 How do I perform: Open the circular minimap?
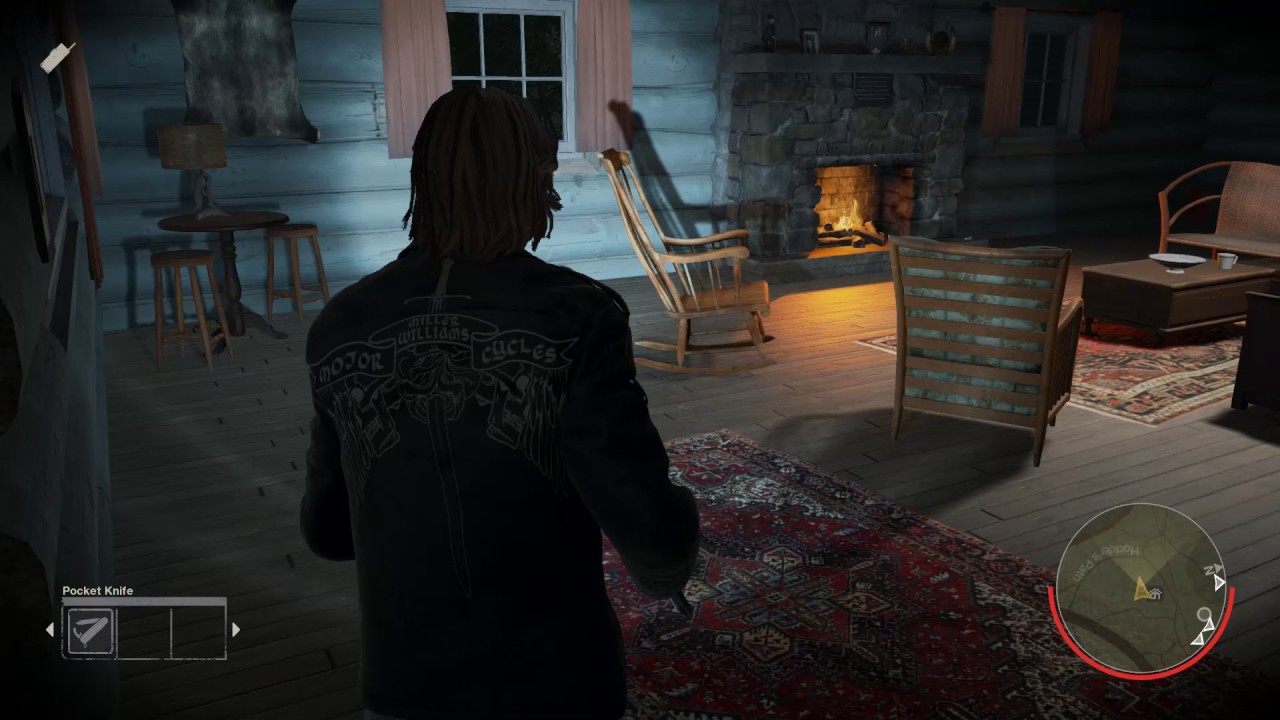tap(1140, 588)
